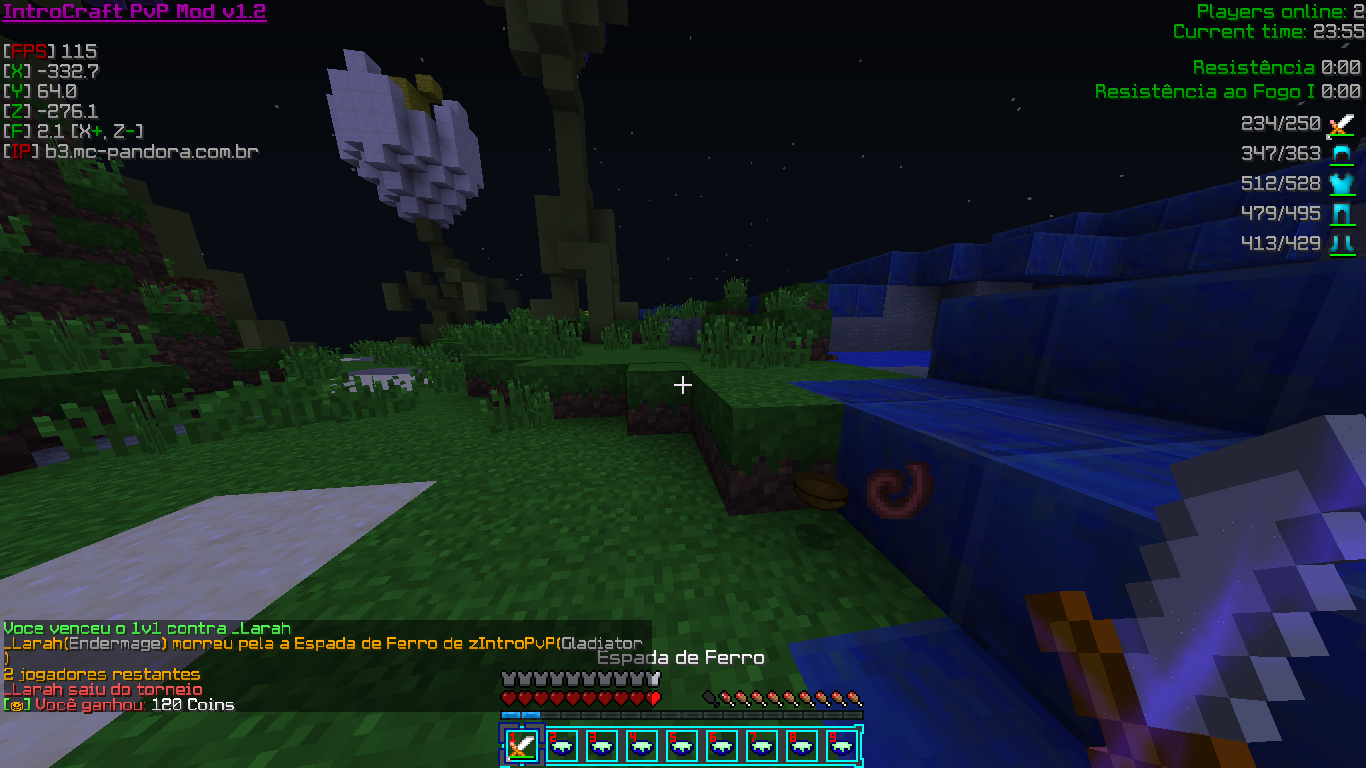
Task: Switch to the soup in slot 6
Action: pos(721,746)
